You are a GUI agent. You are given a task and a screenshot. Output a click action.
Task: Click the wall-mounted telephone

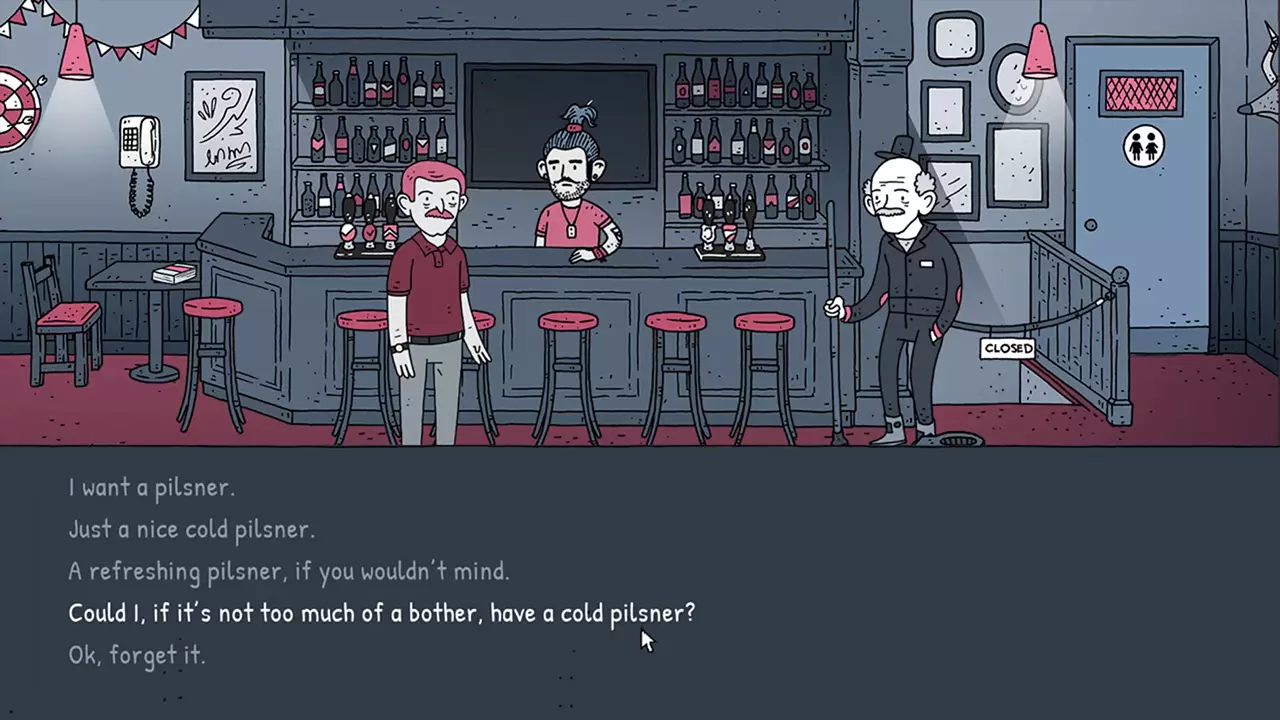[140, 140]
